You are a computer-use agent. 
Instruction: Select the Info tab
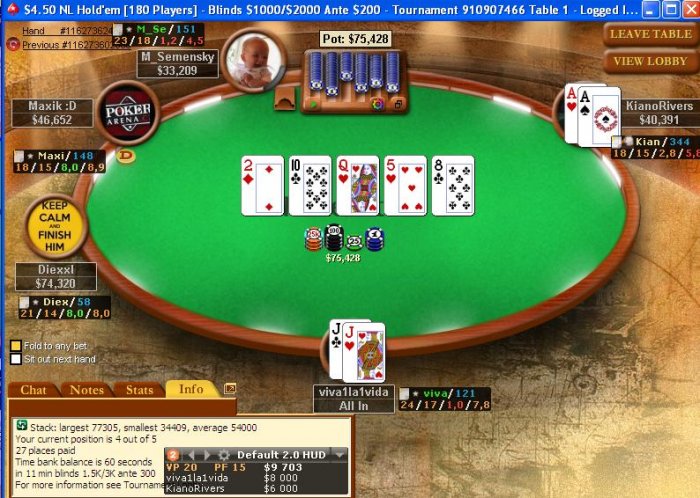[x=191, y=389]
